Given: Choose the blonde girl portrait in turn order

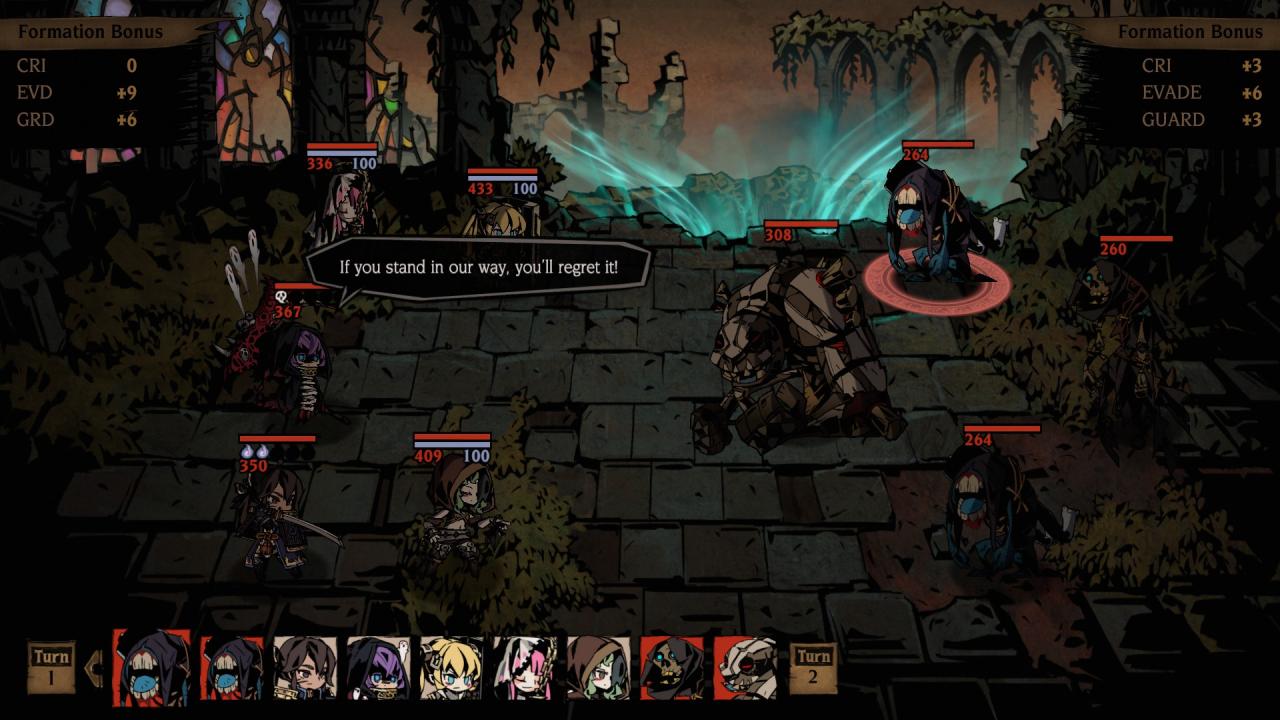Looking at the screenshot, I should click(x=451, y=668).
